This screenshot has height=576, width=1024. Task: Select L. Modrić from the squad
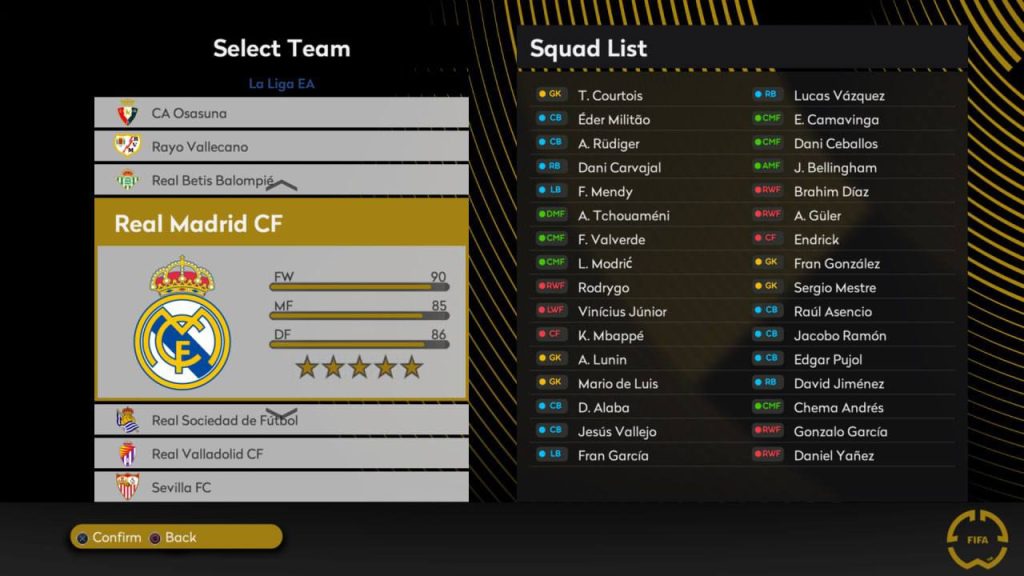pos(605,264)
